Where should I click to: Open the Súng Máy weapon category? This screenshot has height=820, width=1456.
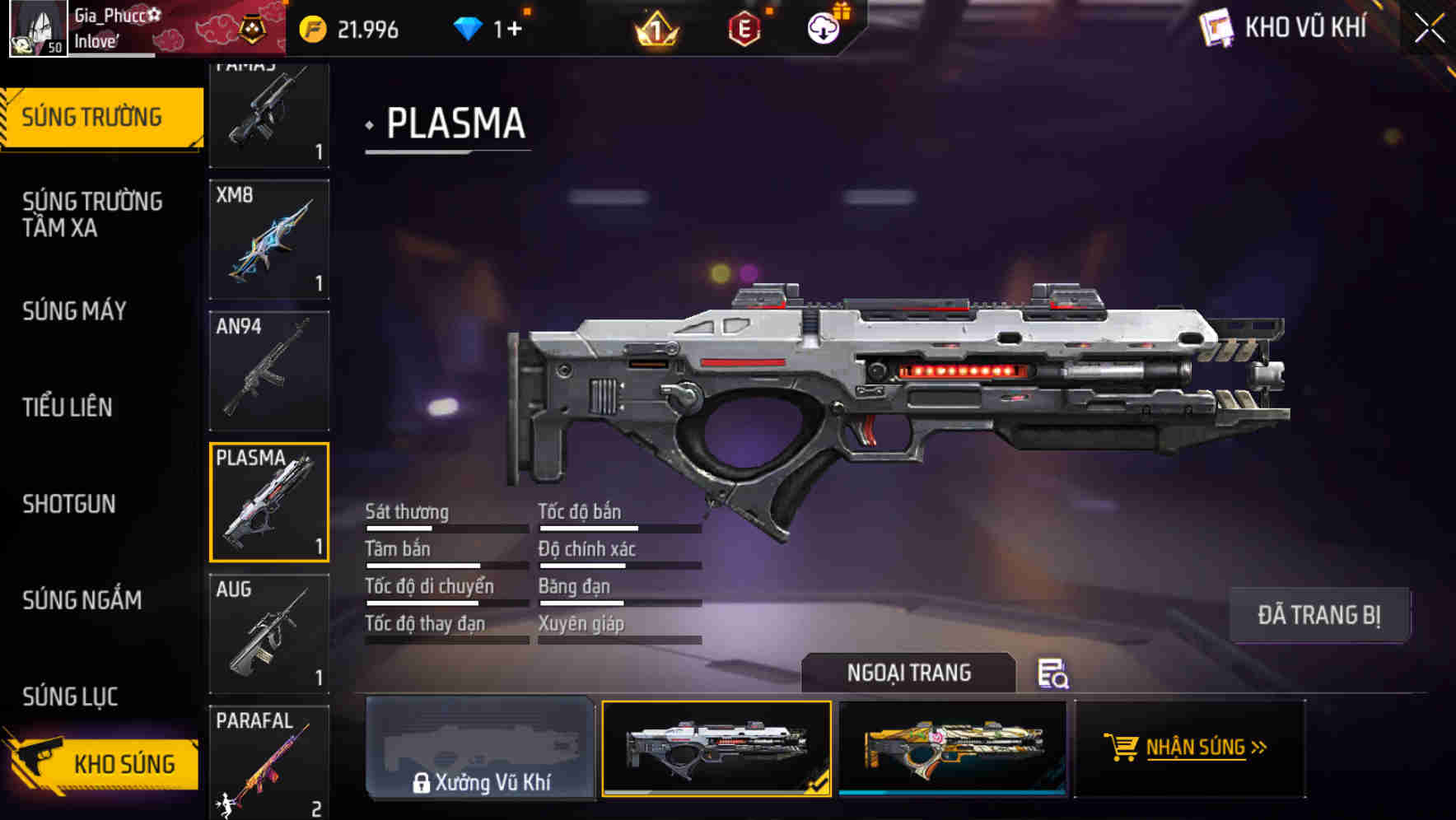[75, 311]
